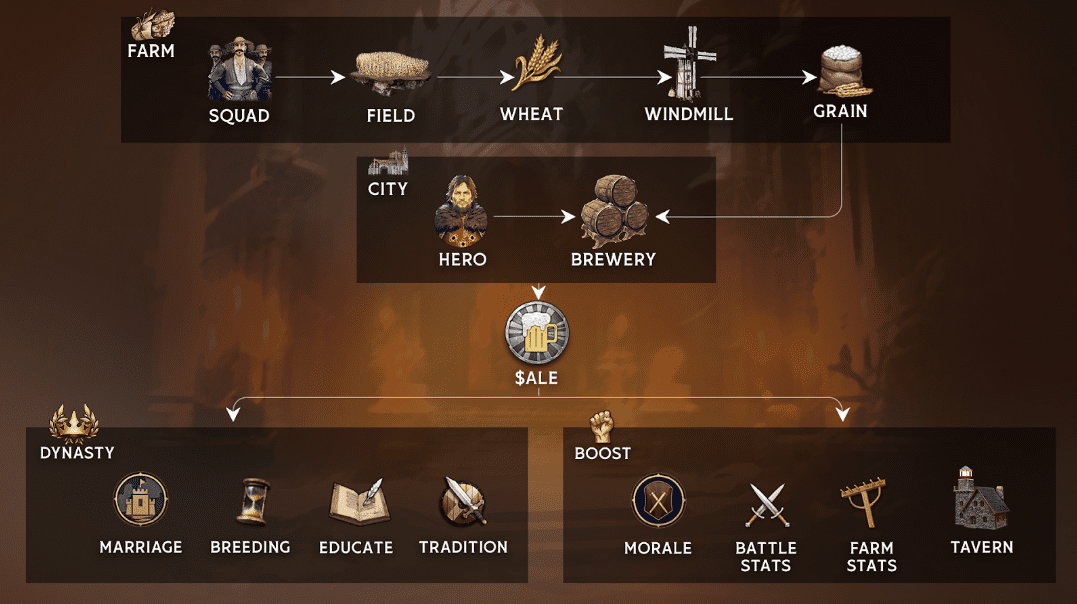
Task: Open the Brewery barrels icon
Action: pyautogui.click(x=614, y=211)
